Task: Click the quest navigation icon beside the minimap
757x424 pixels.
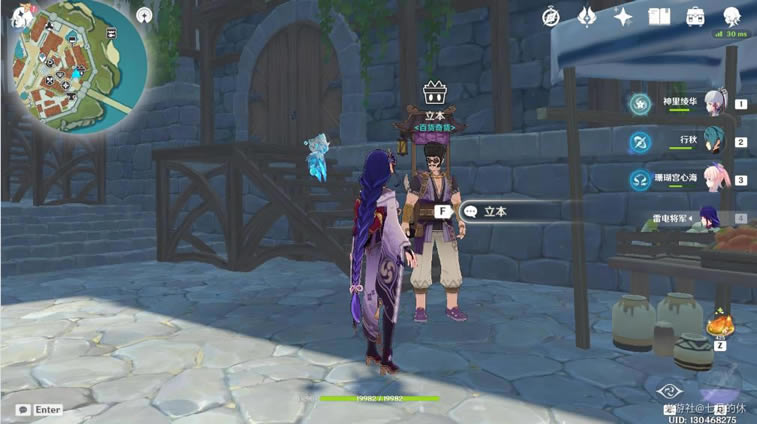Action: pos(145,17)
